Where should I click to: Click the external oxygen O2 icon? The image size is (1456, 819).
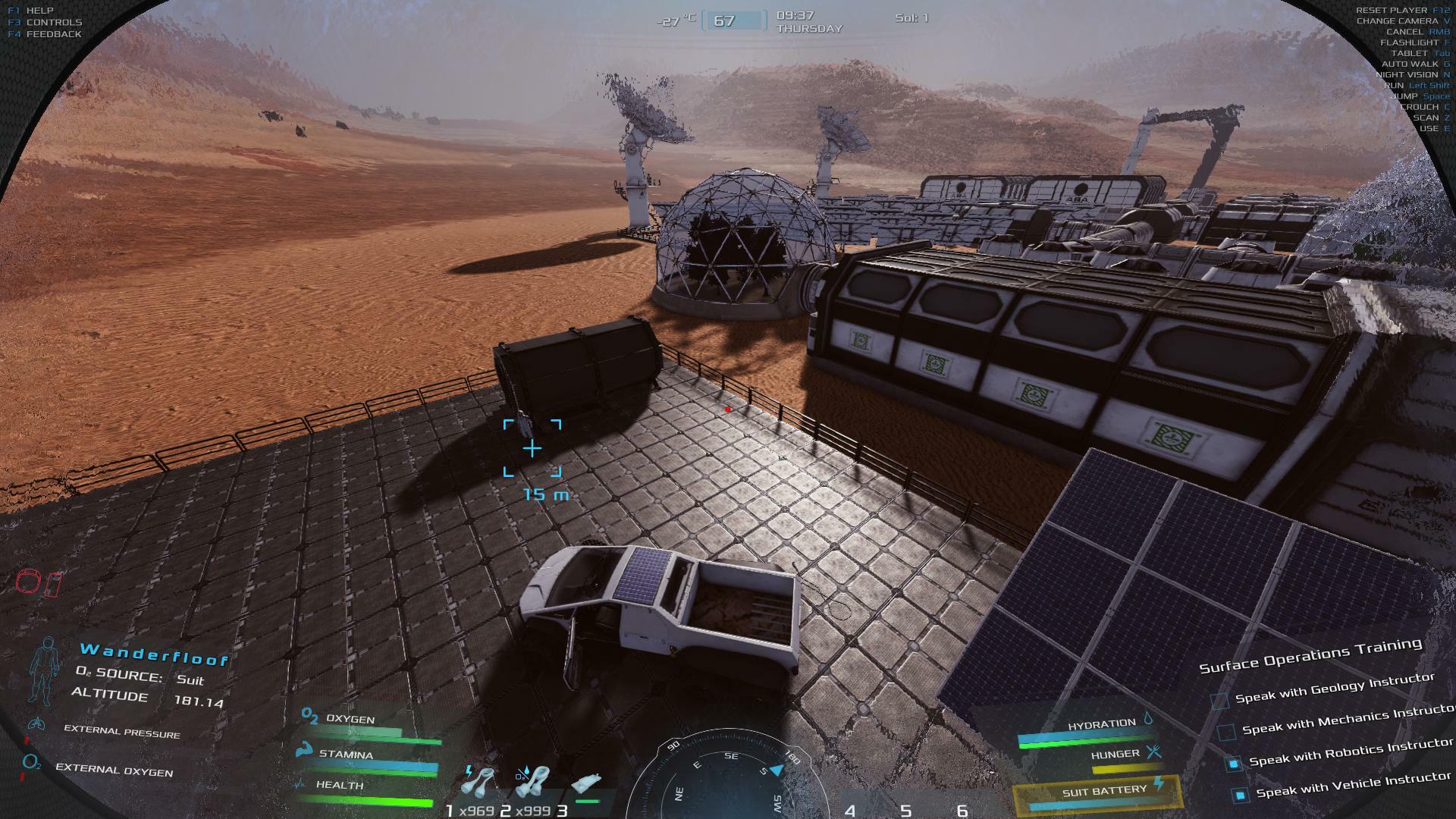31,763
